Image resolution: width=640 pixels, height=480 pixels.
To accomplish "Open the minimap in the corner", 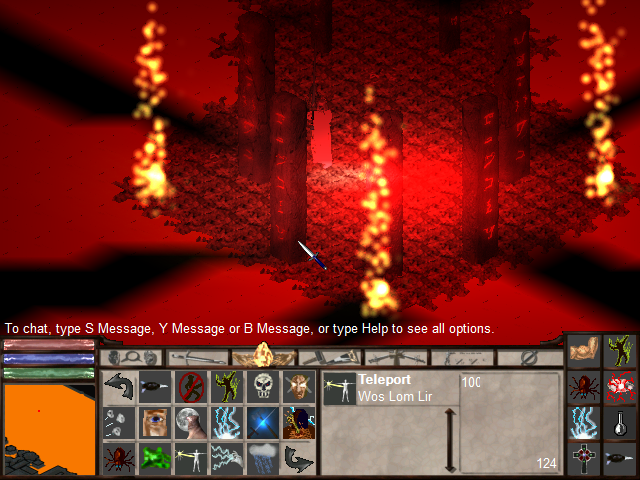I will (x=48, y=430).
